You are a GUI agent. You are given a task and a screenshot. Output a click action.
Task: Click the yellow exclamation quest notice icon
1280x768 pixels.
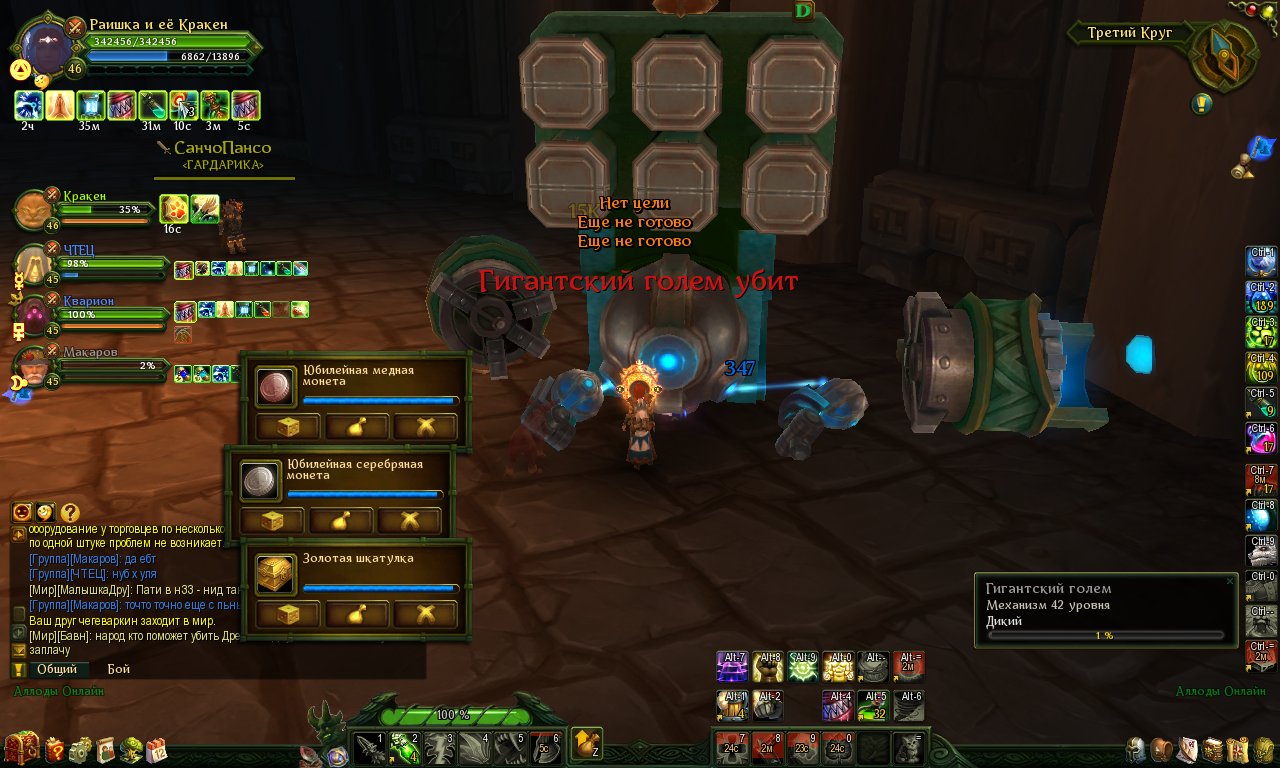click(x=1203, y=104)
